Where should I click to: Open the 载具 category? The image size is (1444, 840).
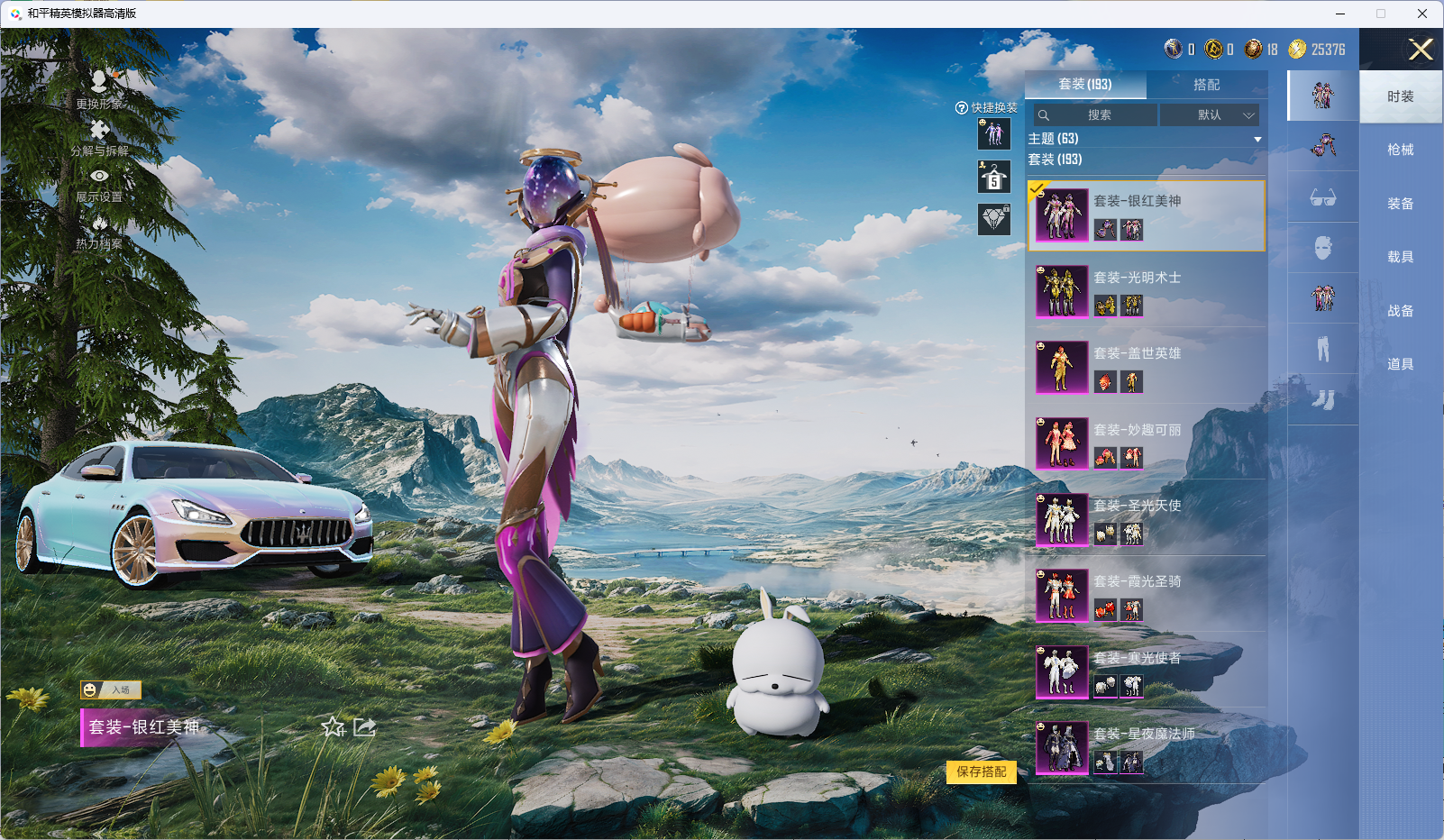tap(1400, 257)
